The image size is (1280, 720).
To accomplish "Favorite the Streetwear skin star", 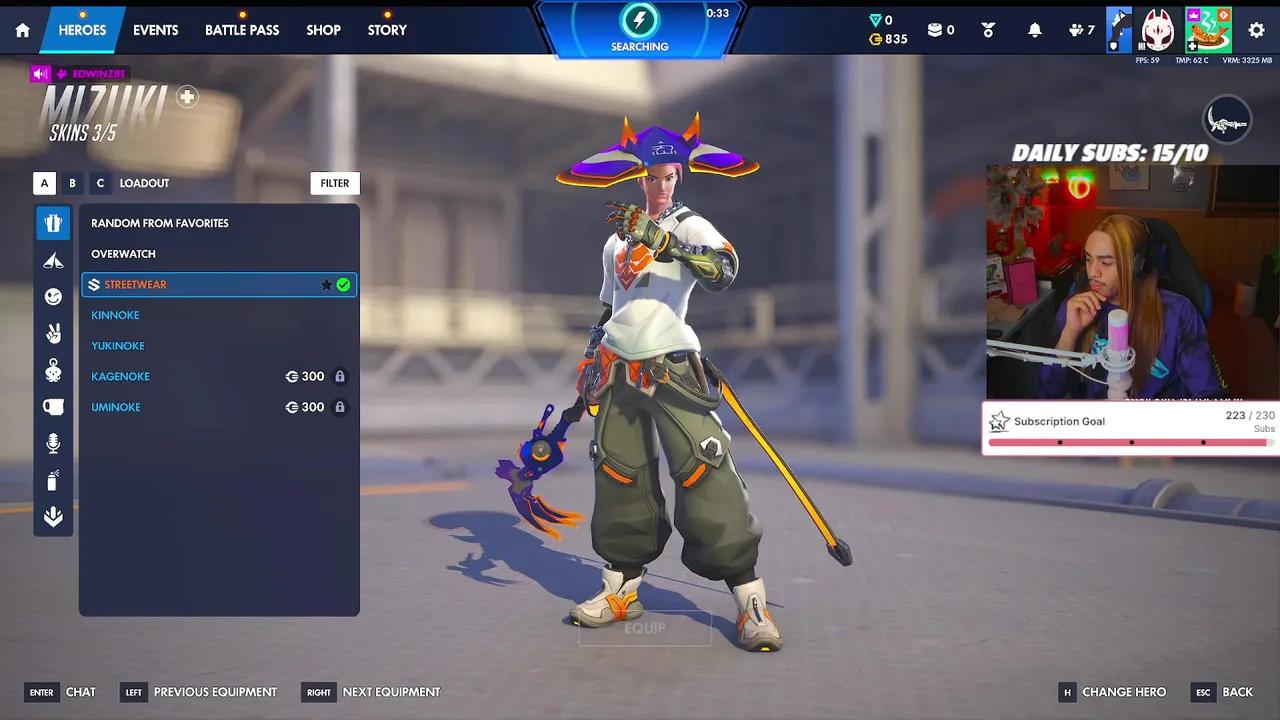I will 326,284.
